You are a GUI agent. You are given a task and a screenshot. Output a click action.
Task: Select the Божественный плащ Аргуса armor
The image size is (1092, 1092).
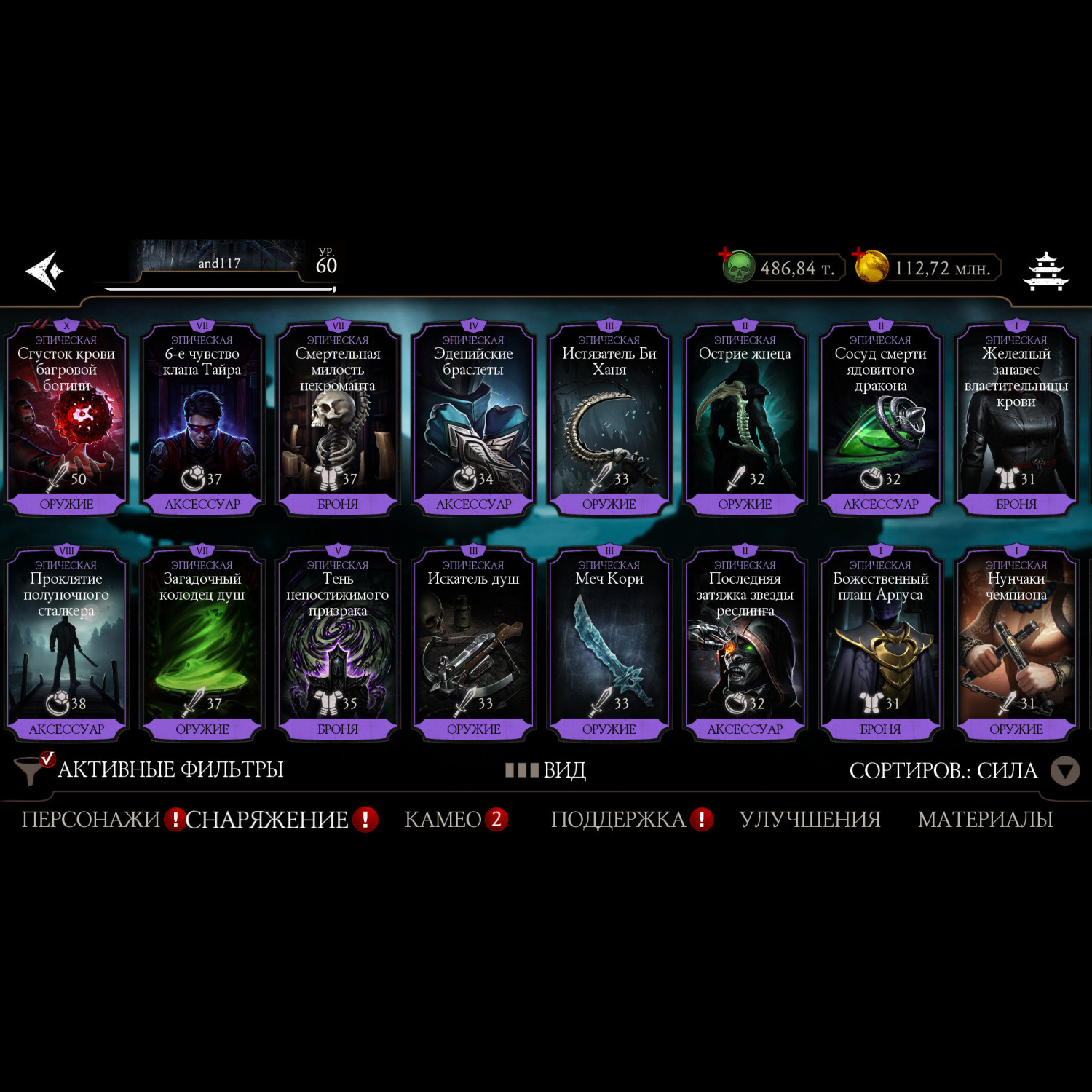click(880, 645)
